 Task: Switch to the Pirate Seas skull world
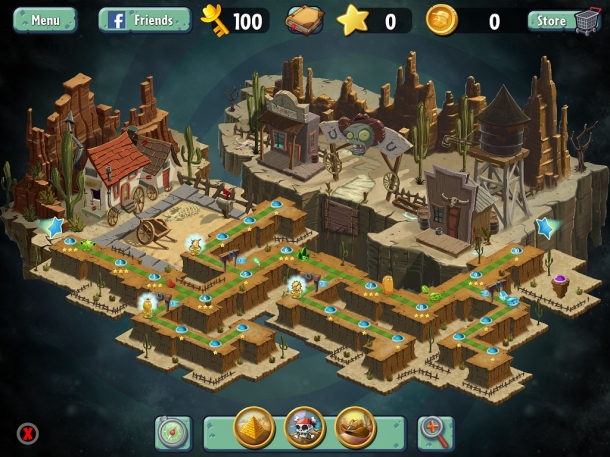305,428
